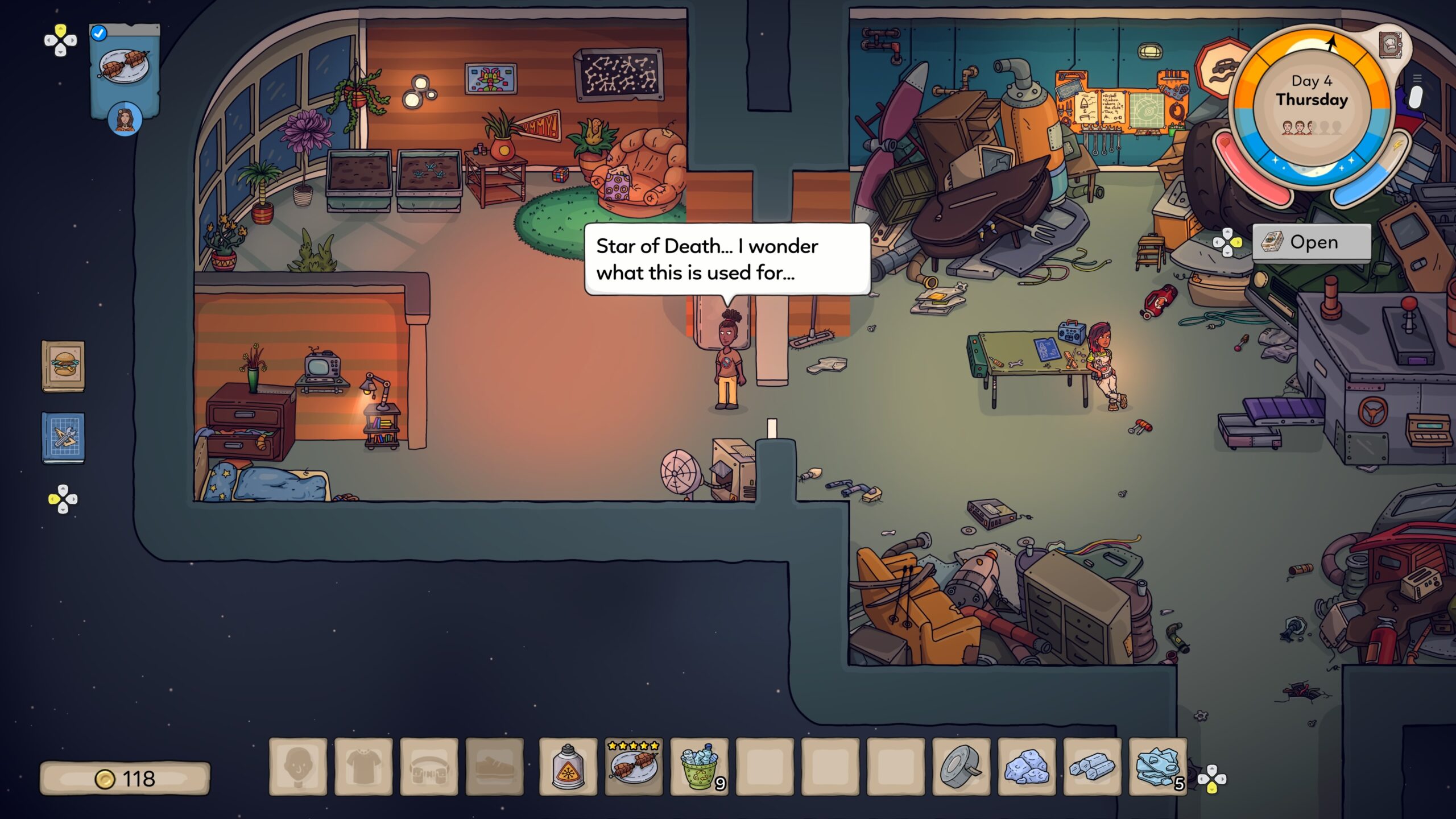Click the Open box button
The width and height of the screenshot is (1456, 819).
[x=1312, y=242]
